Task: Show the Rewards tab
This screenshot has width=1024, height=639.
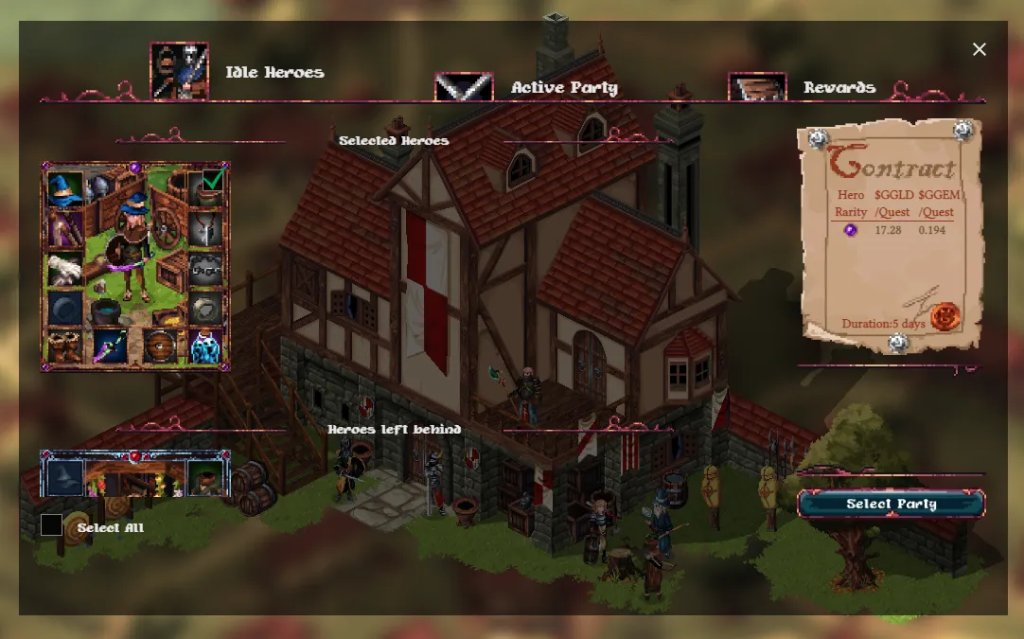Action: pos(838,87)
